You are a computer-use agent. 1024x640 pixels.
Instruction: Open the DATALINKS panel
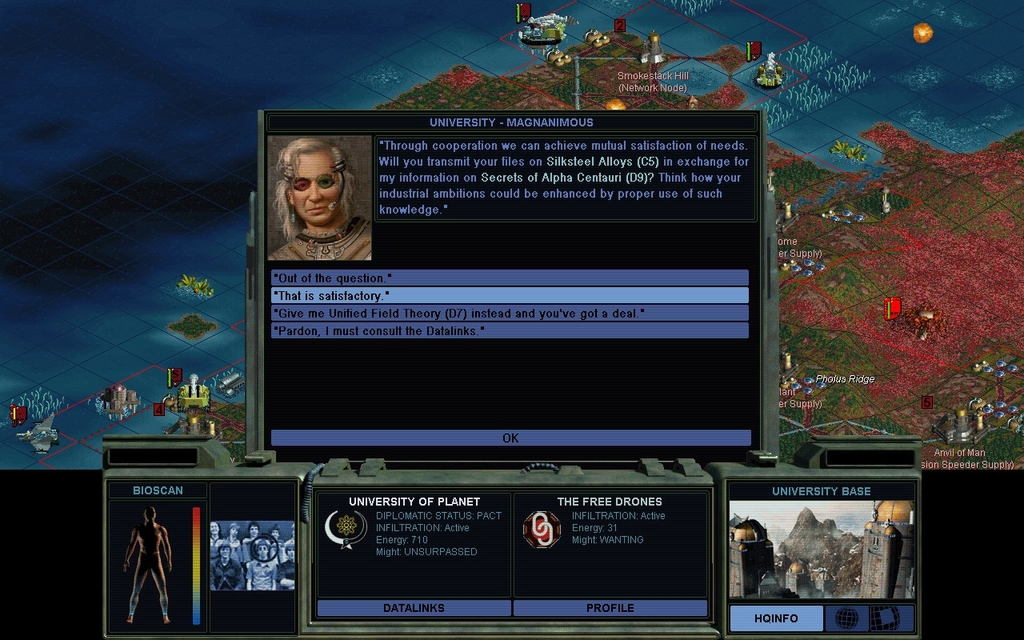414,607
